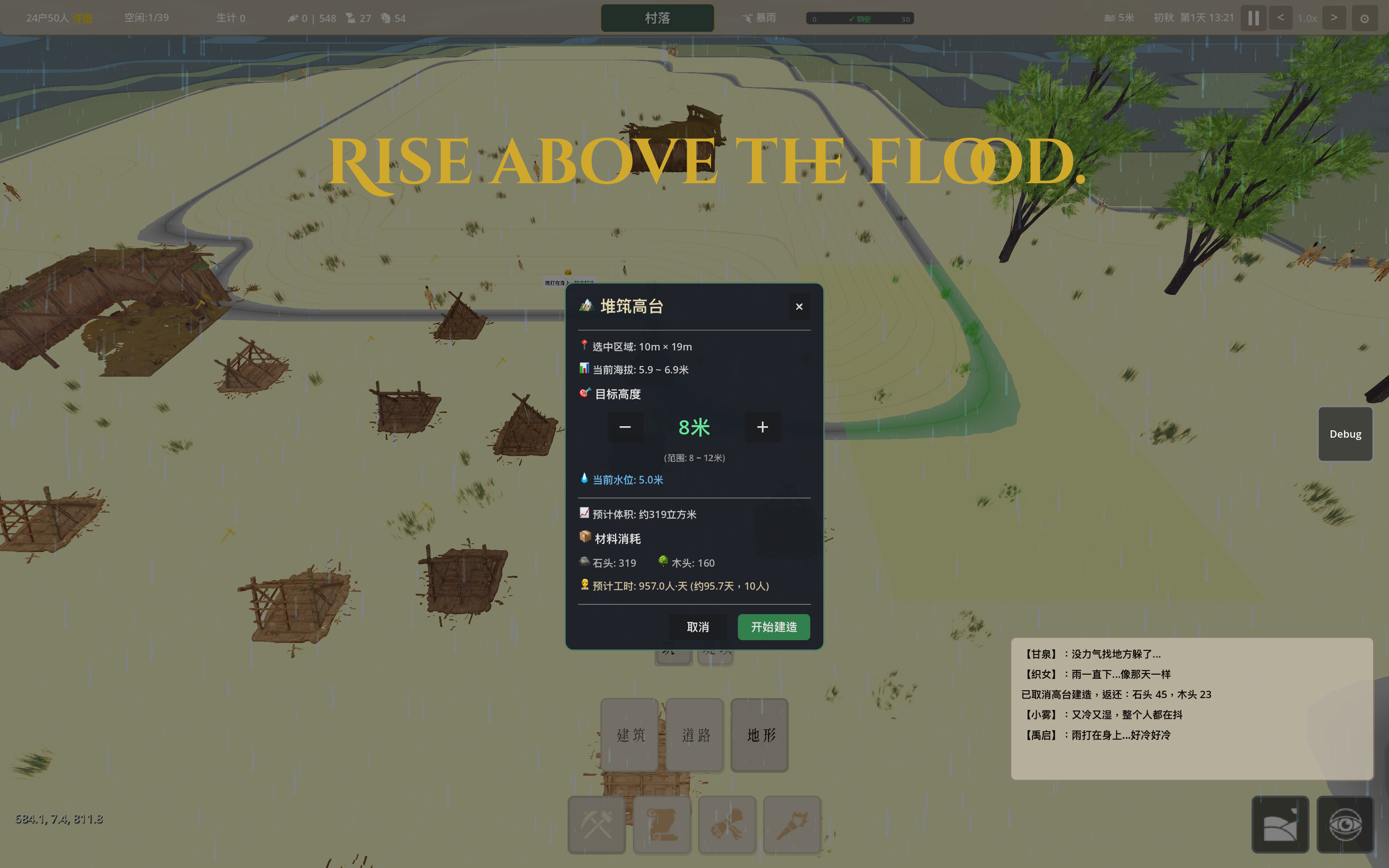
Task: Click 详细 next to population count
Action: click(82, 18)
